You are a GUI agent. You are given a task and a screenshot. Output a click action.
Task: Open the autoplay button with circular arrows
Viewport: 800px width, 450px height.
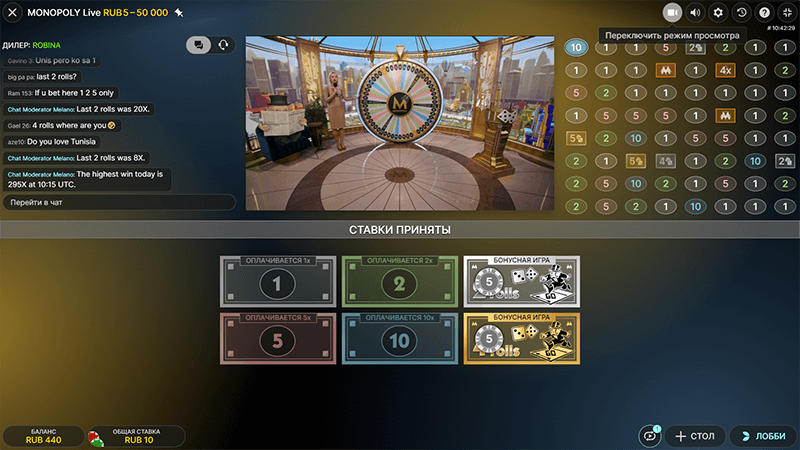pos(650,436)
